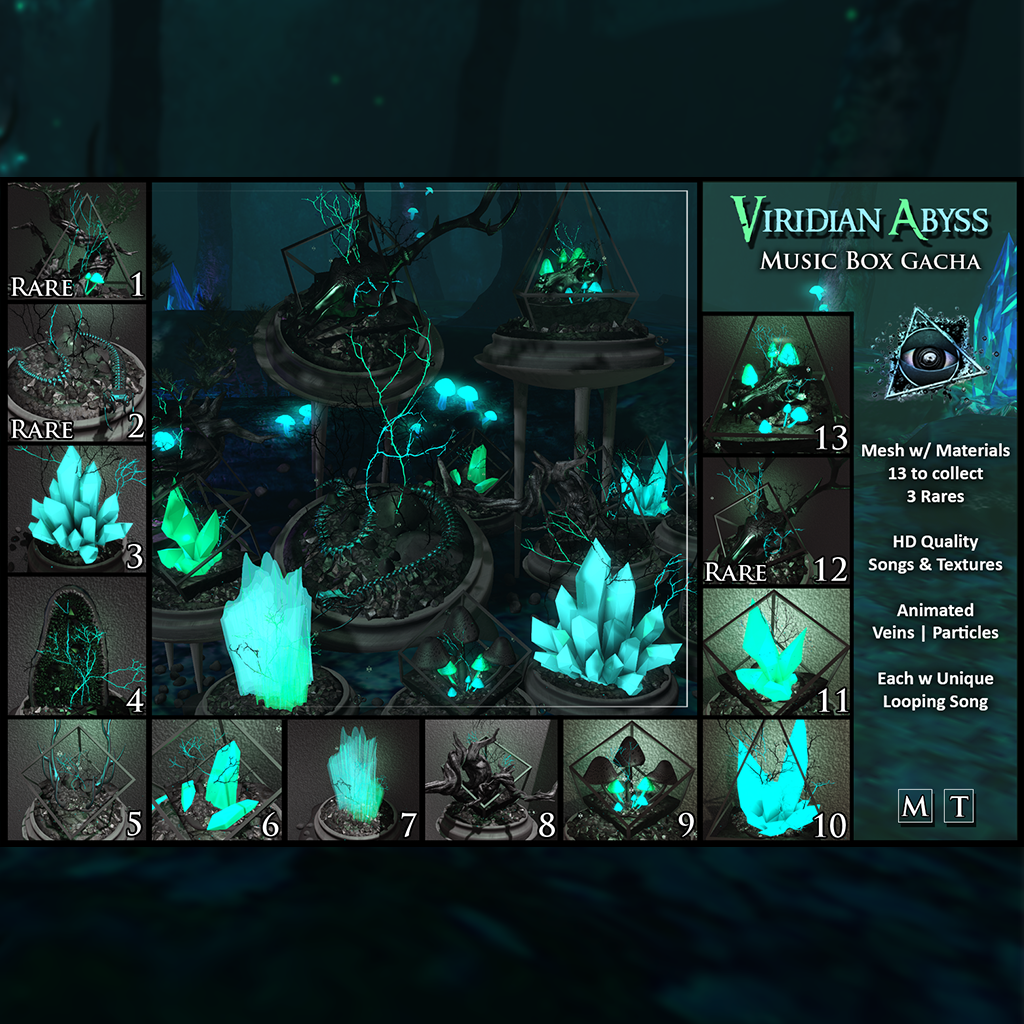Click the T permission icon

pyautogui.click(x=959, y=806)
